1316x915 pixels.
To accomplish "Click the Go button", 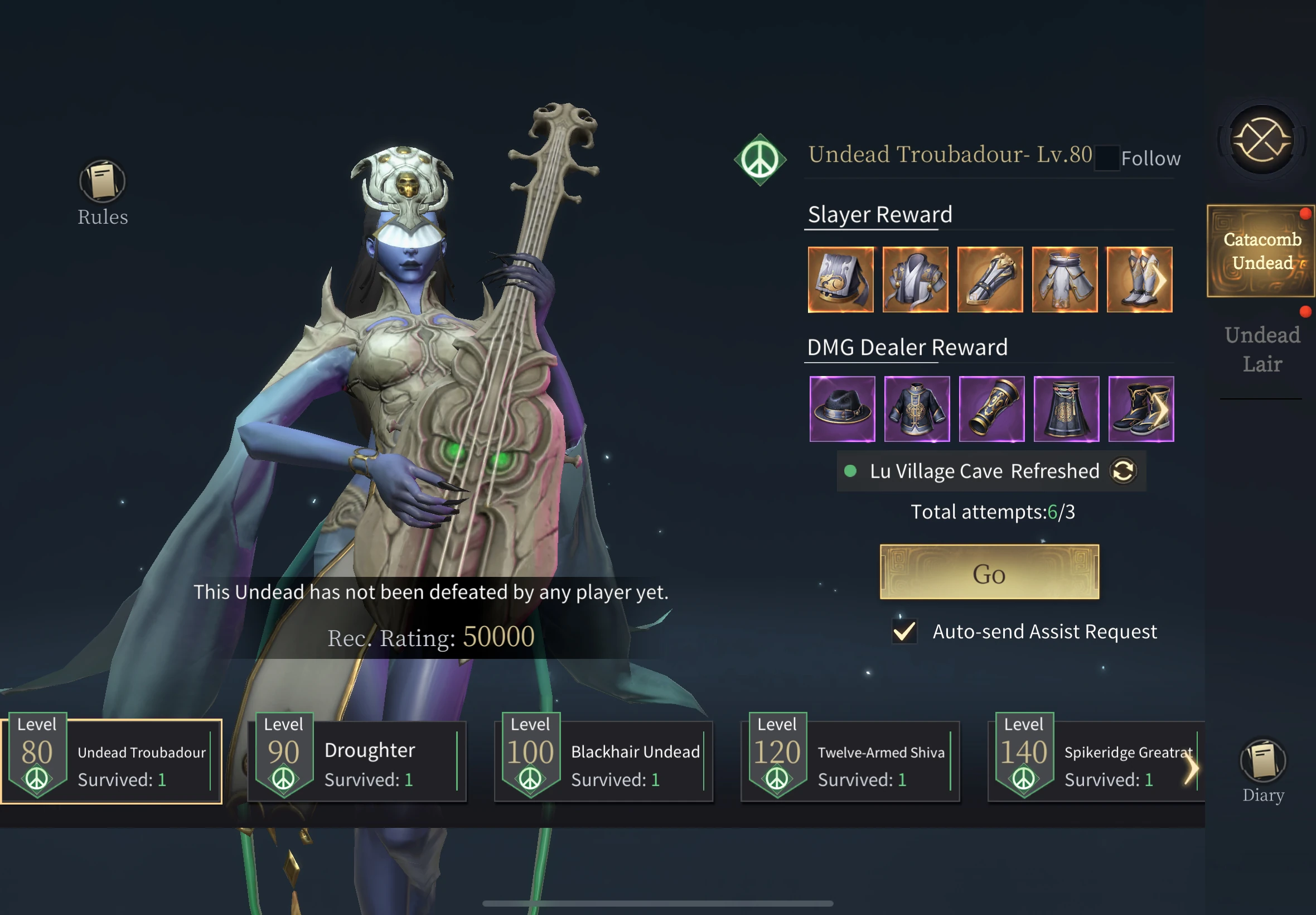I will click(989, 572).
